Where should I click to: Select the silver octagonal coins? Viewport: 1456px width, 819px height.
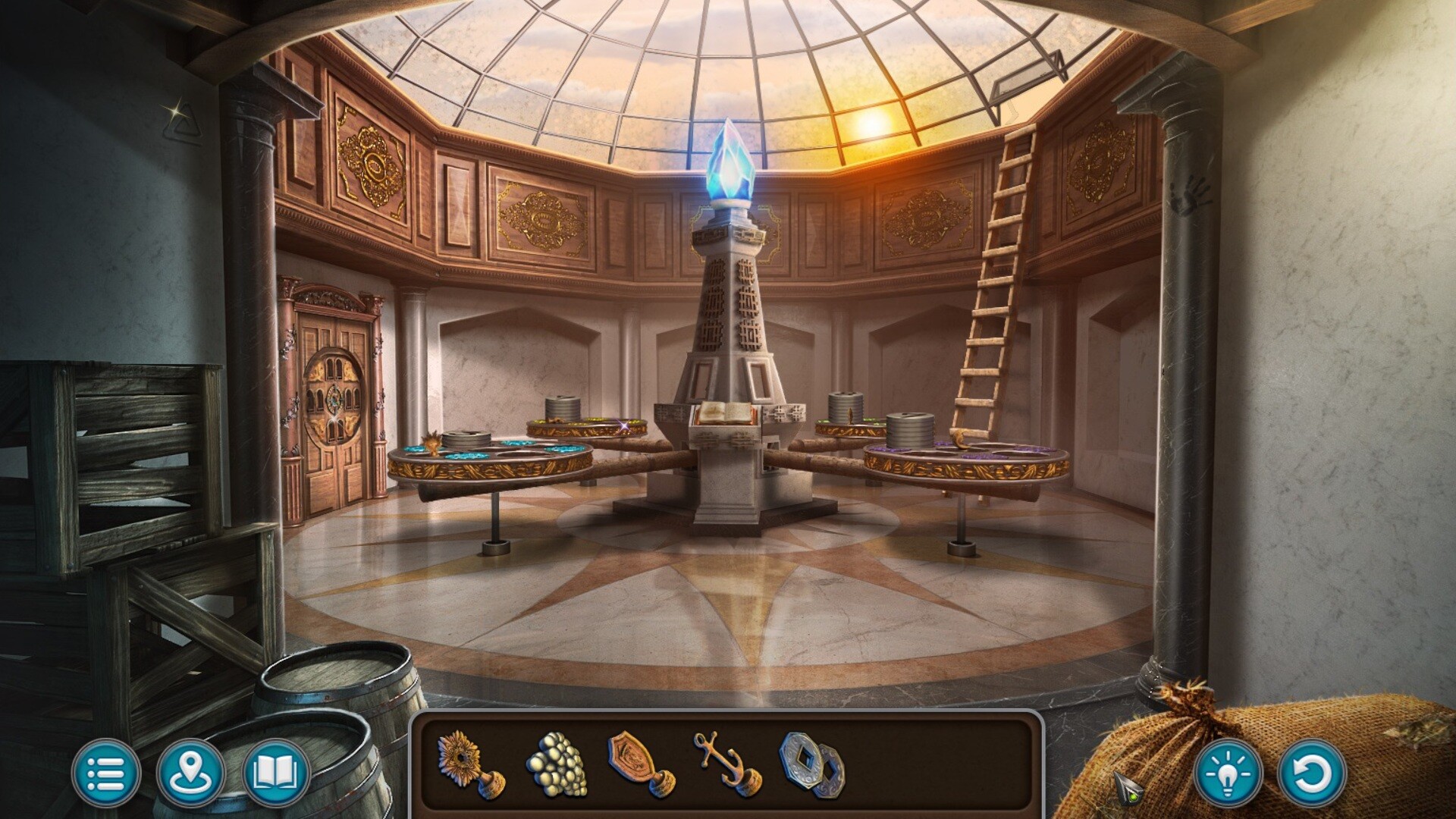pos(811,765)
